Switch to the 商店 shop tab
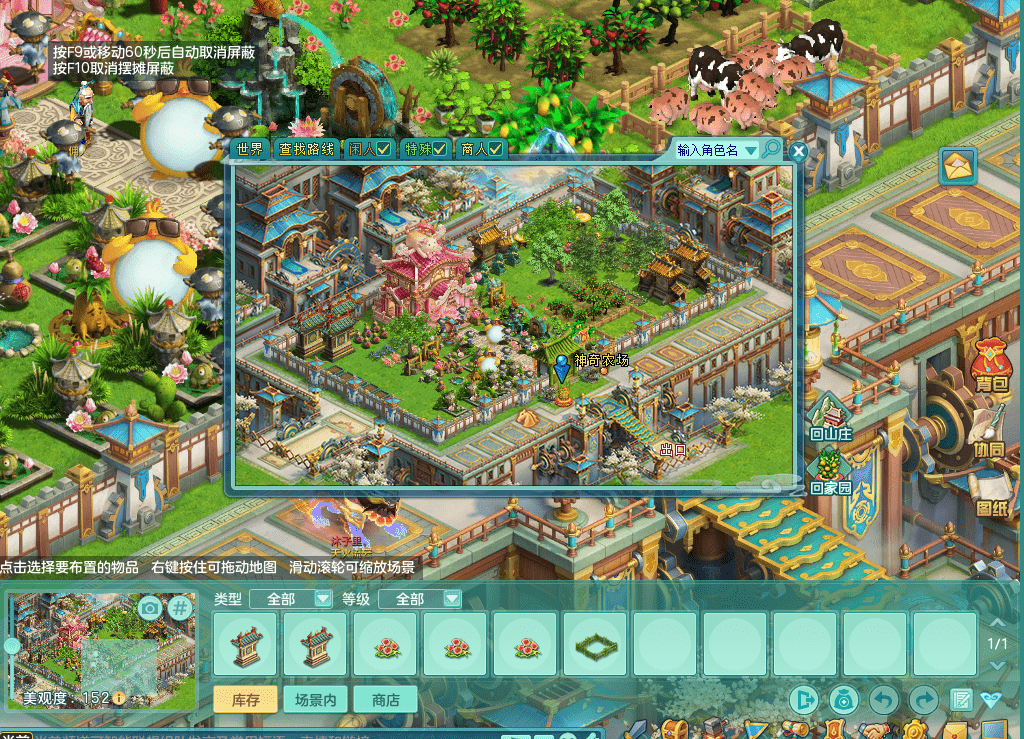This screenshot has height=739, width=1024. (385, 700)
